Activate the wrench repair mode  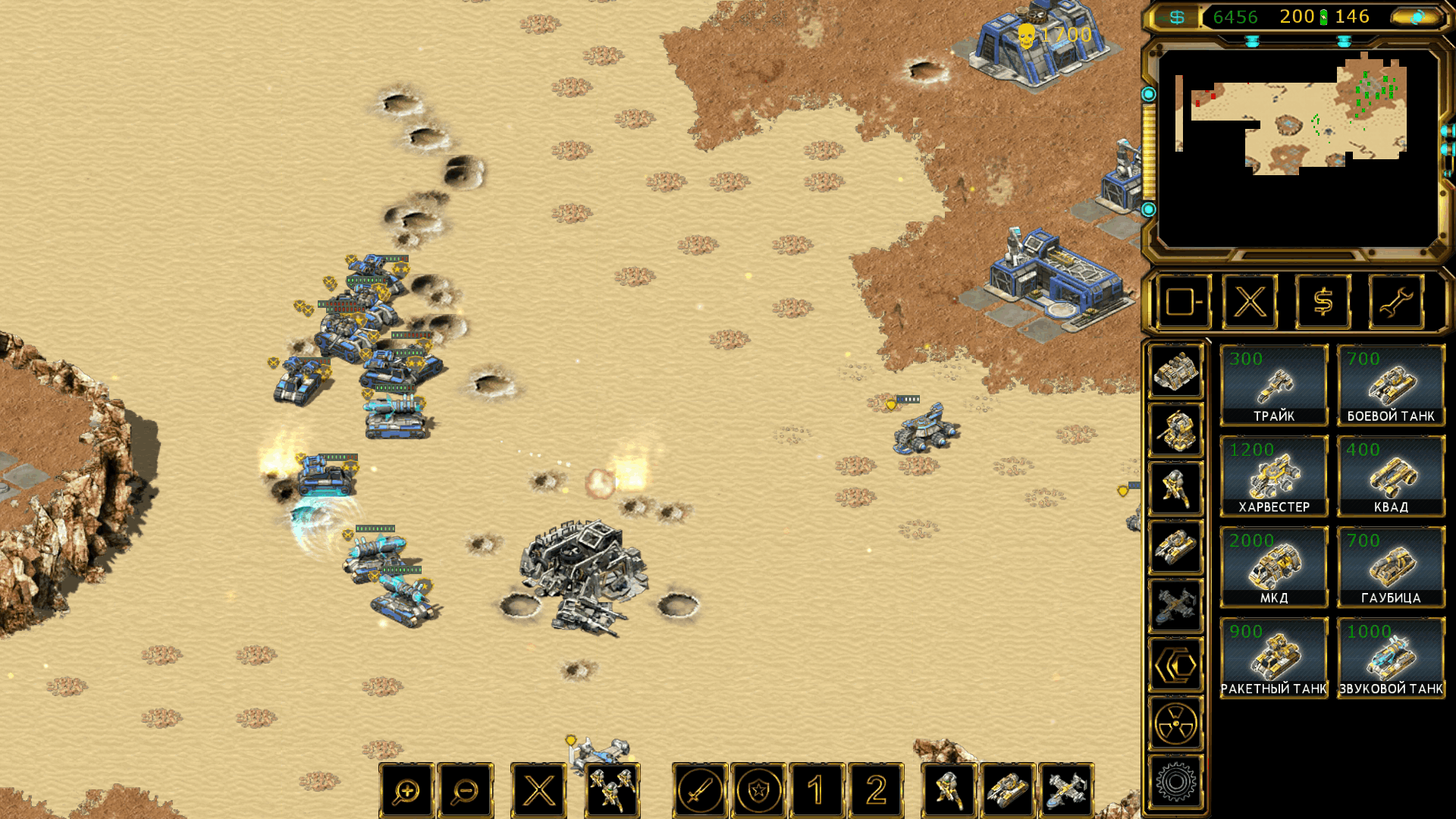pyautogui.click(x=1395, y=302)
